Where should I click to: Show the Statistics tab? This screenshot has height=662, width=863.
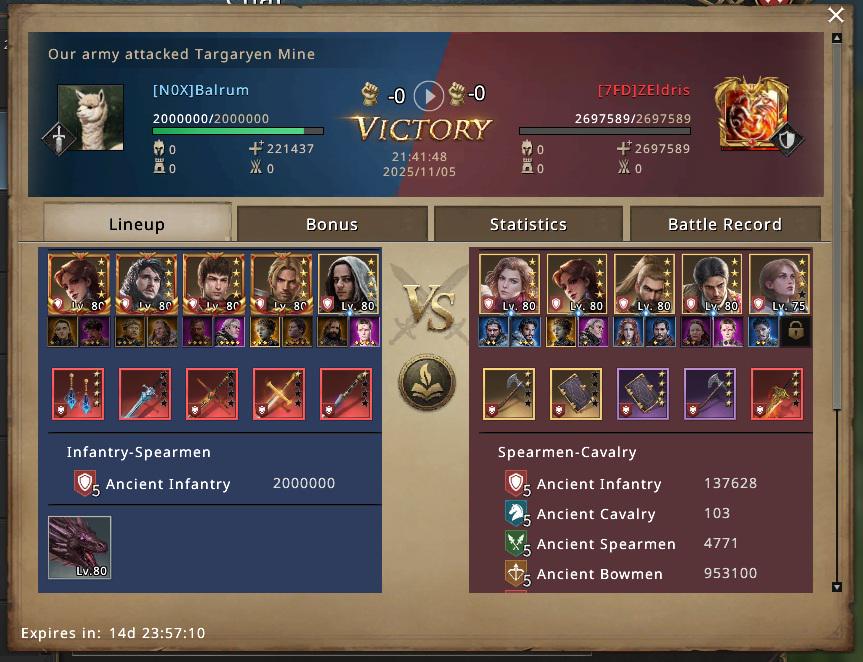point(528,224)
